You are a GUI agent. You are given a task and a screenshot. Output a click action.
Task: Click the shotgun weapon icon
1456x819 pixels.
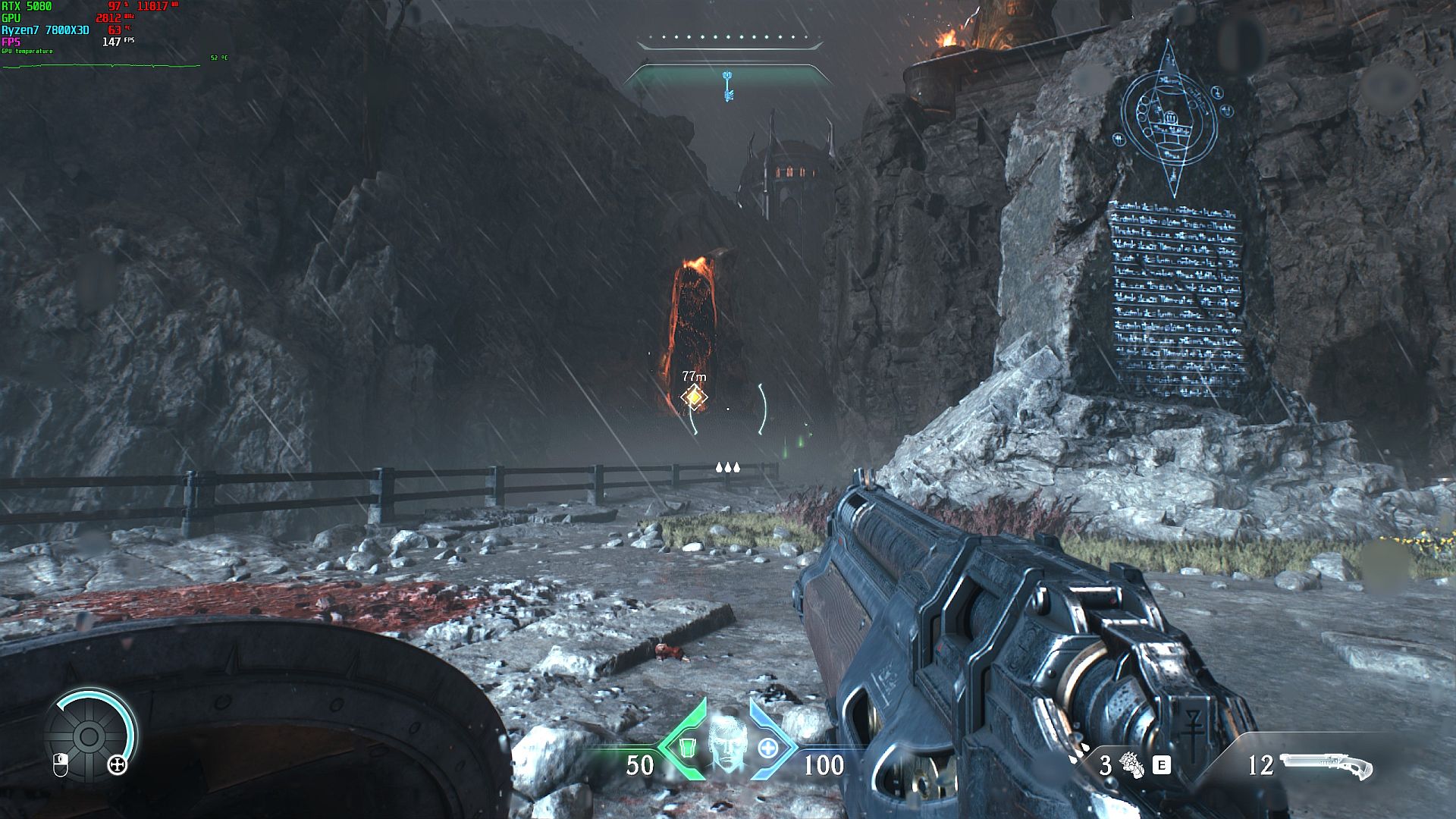point(1326,766)
